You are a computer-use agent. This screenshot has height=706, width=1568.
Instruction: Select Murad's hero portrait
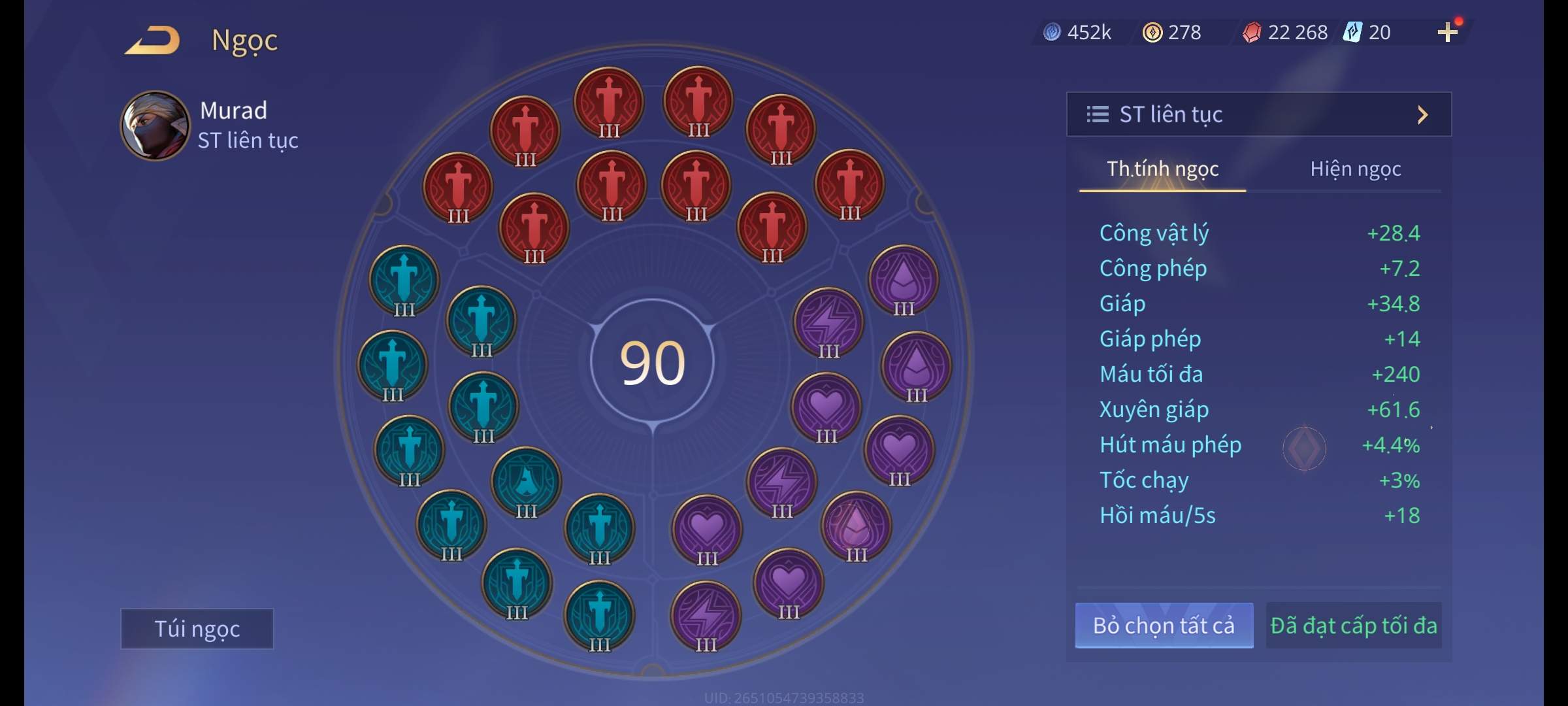pyautogui.click(x=155, y=126)
